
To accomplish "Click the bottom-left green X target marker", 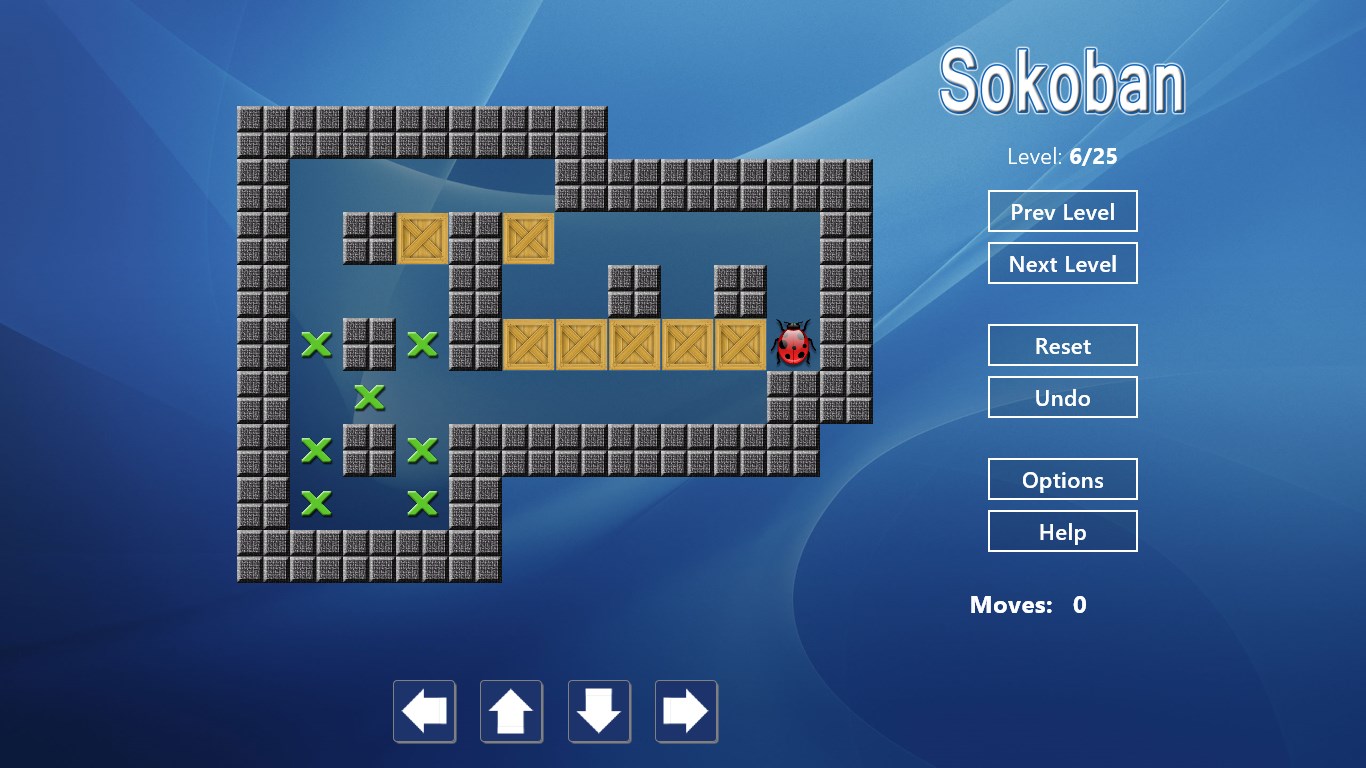I will click(317, 503).
